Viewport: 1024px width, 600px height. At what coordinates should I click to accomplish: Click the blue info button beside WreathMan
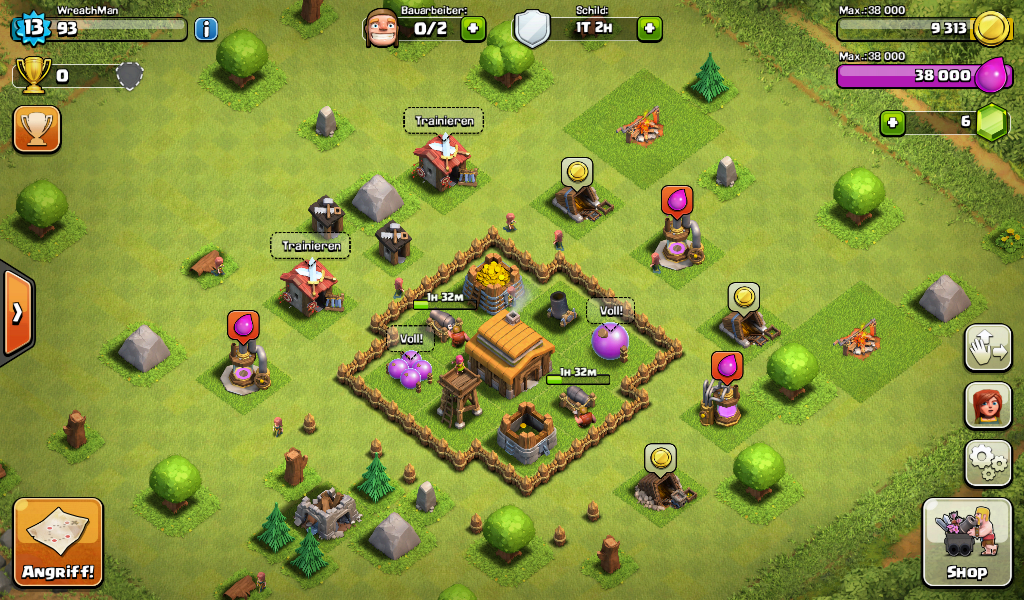tap(206, 28)
